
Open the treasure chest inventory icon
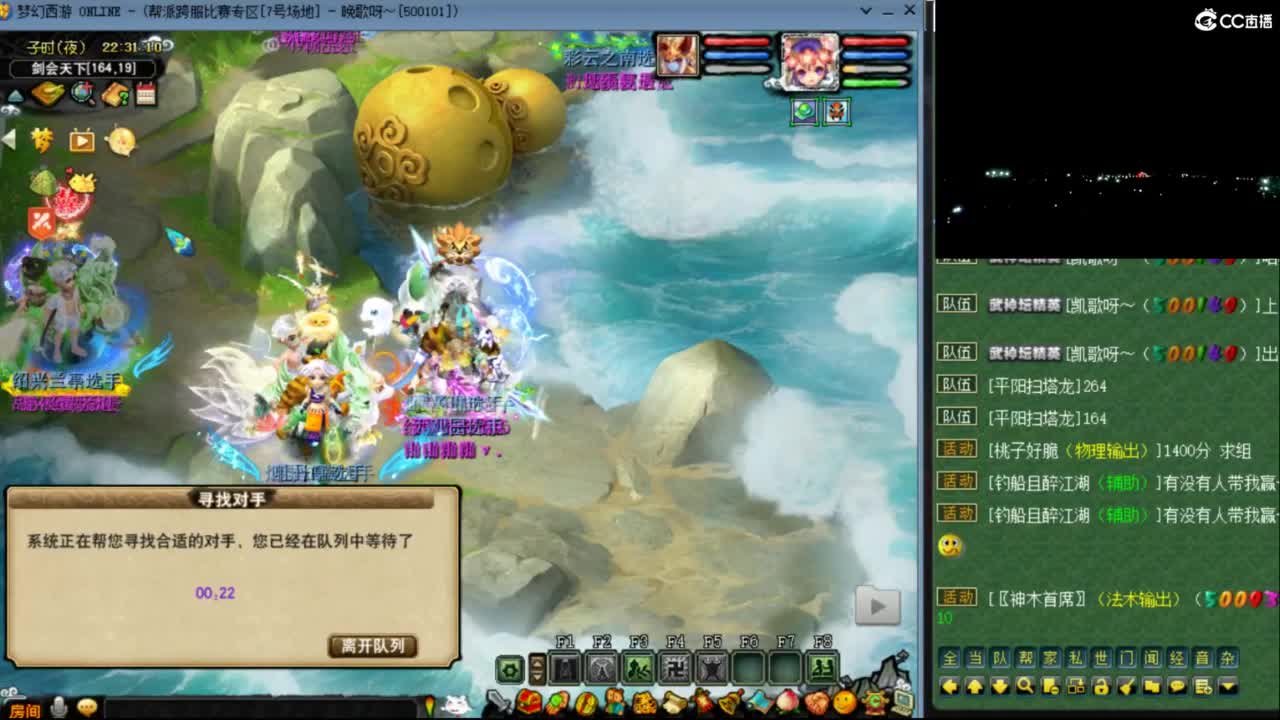527,702
